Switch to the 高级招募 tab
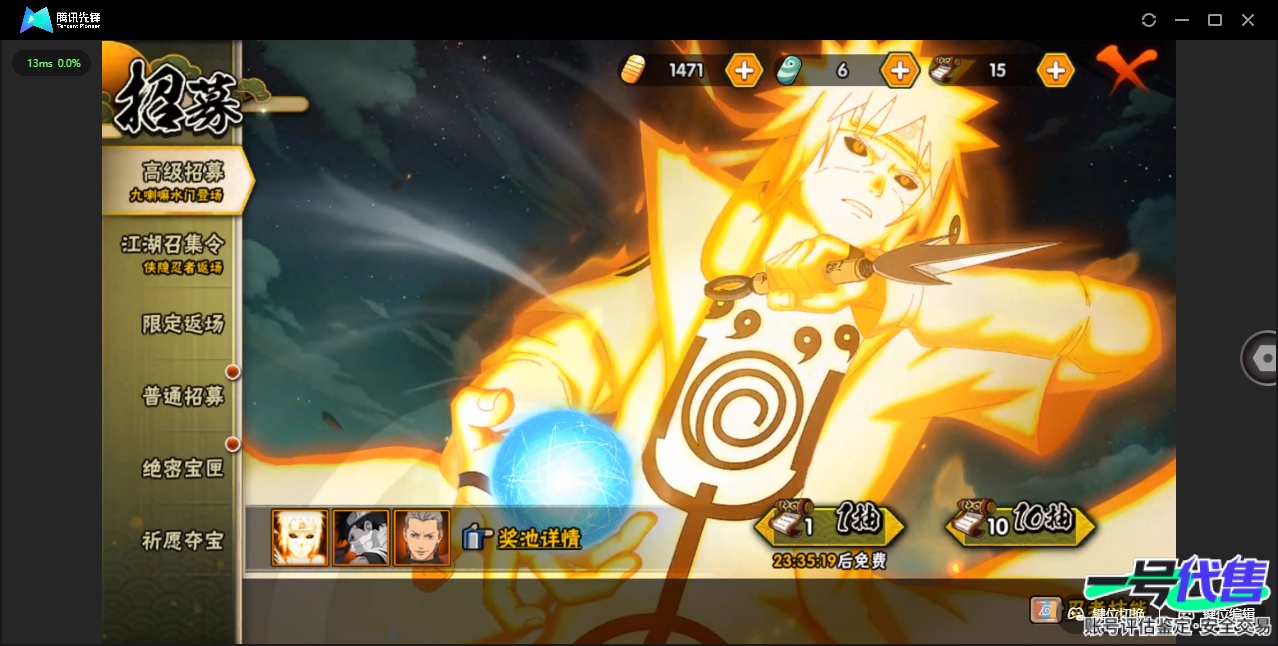 pyautogui.click(x=180, y=180)
